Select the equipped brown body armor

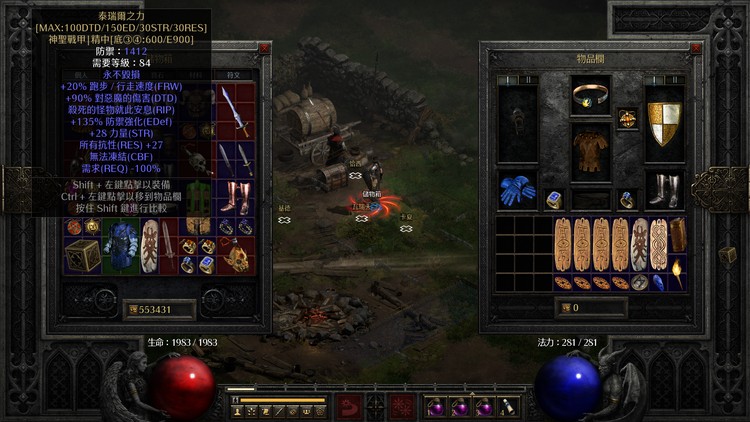coord(590,150)
